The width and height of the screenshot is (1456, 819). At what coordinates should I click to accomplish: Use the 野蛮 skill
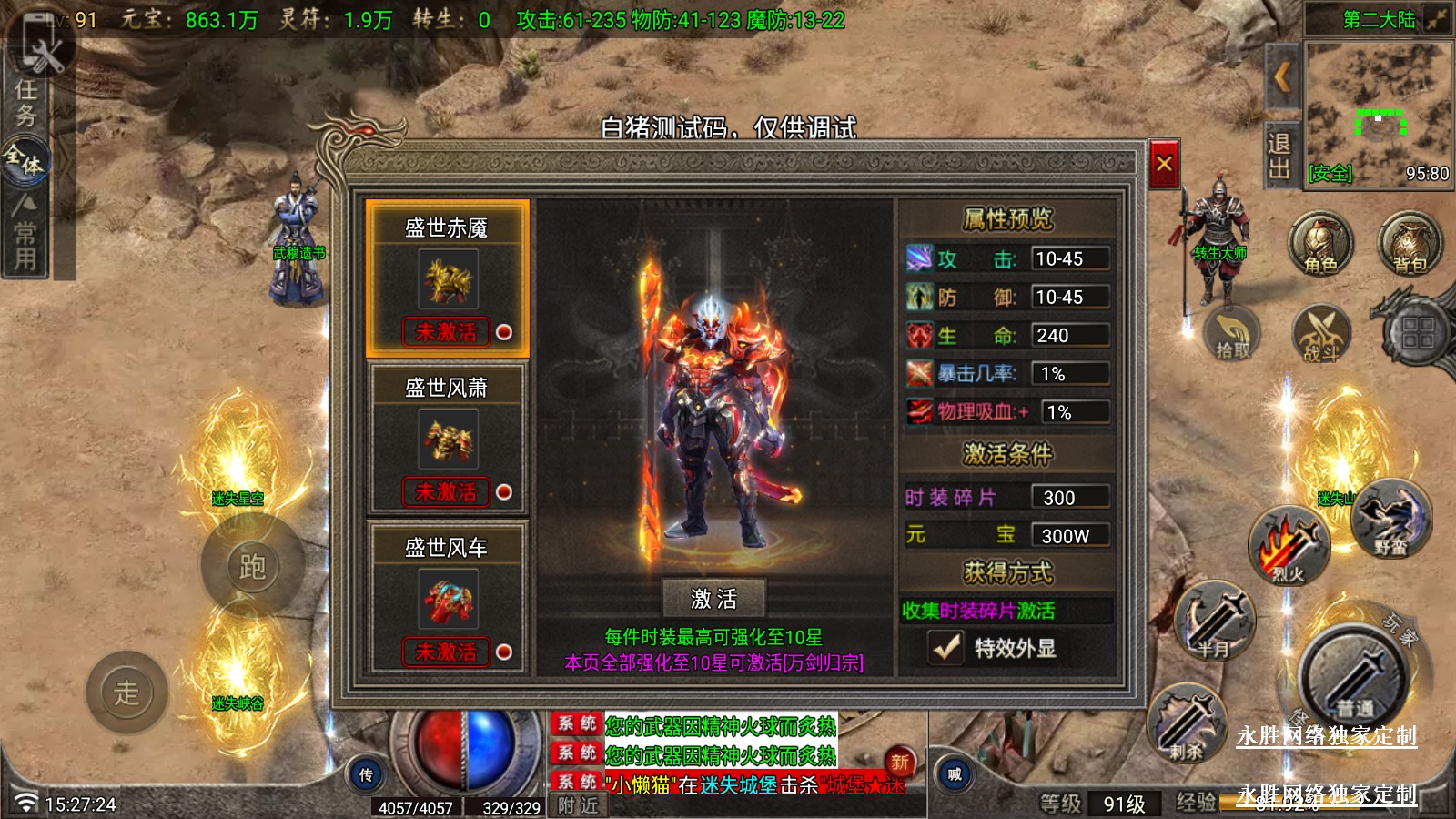tap(1390, 519)
